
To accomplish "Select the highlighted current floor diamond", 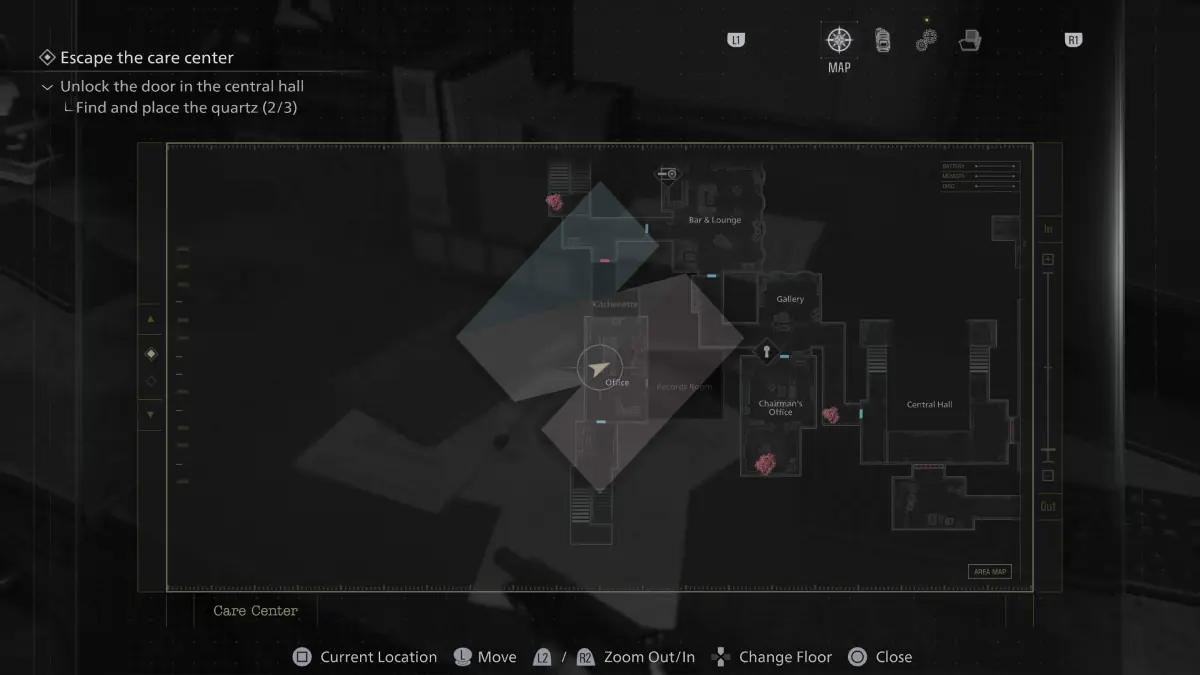I will 151,354.
